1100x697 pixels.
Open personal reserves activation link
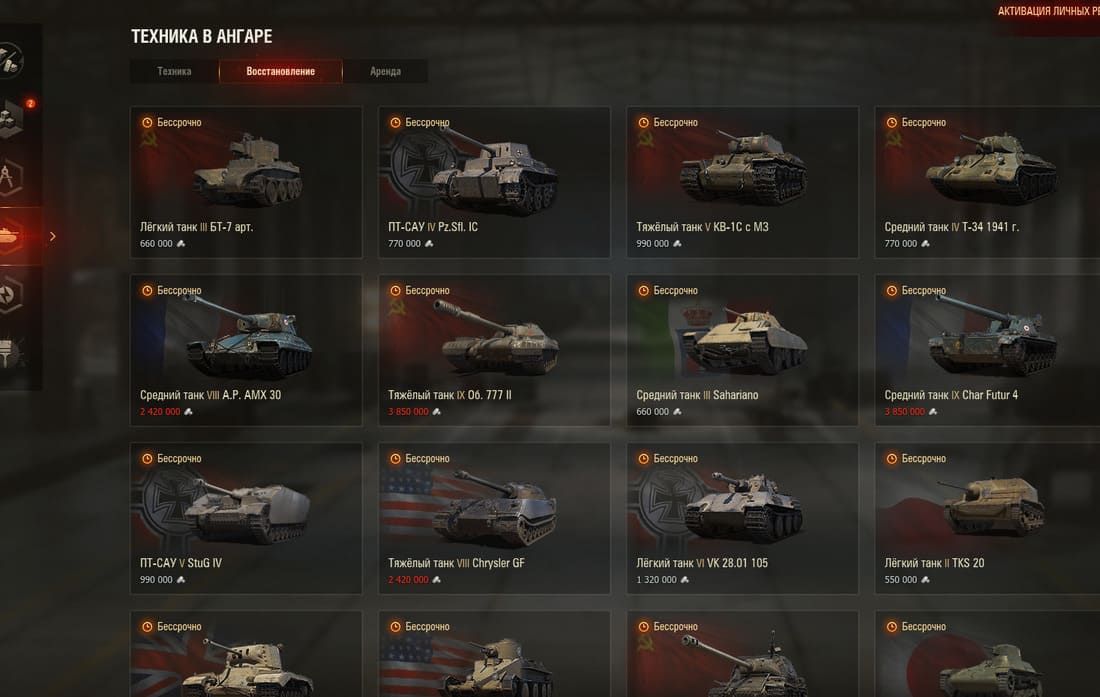(x=1048, y=12)
